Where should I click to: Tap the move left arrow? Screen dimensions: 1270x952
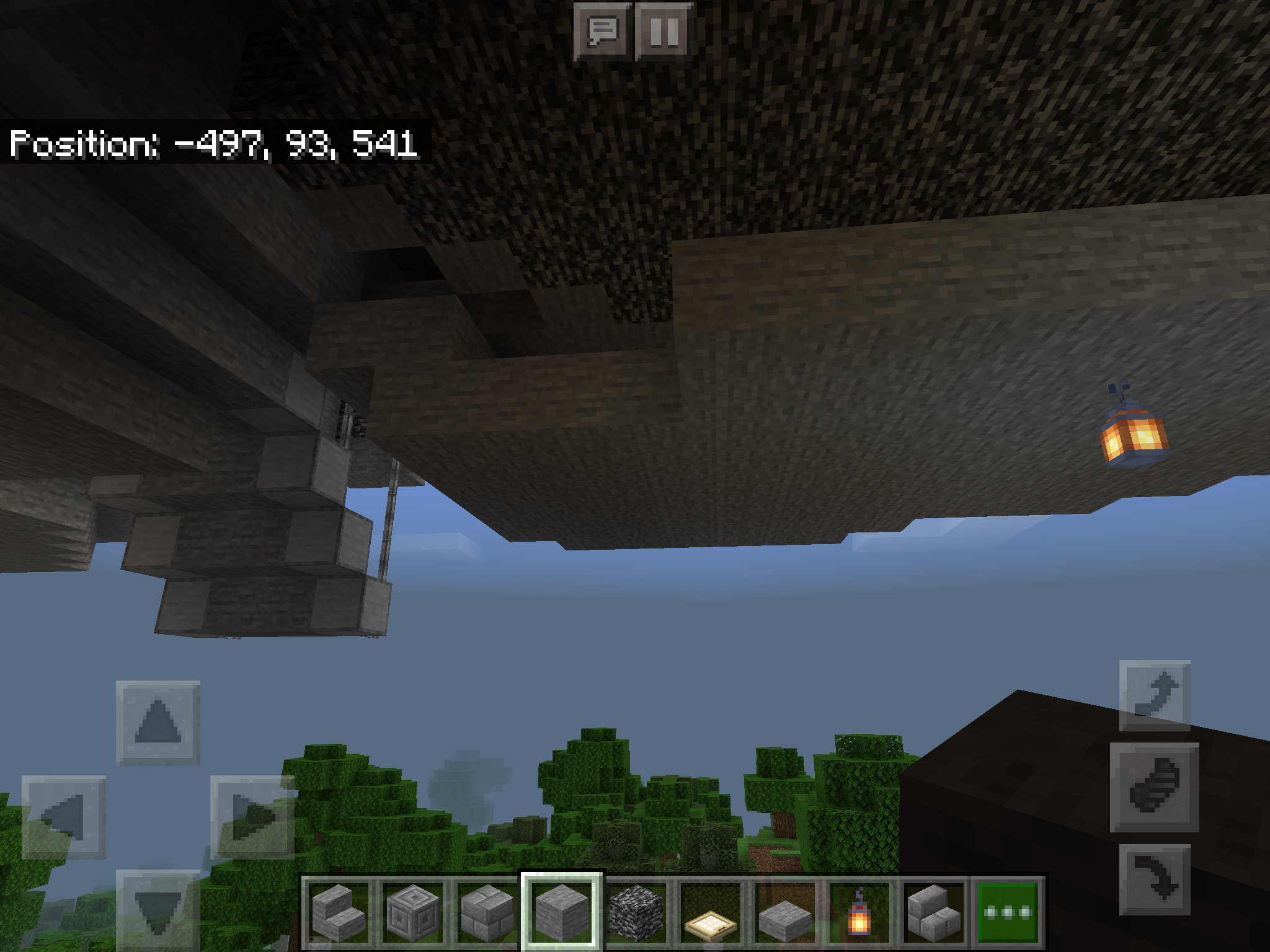click(63, 817)
